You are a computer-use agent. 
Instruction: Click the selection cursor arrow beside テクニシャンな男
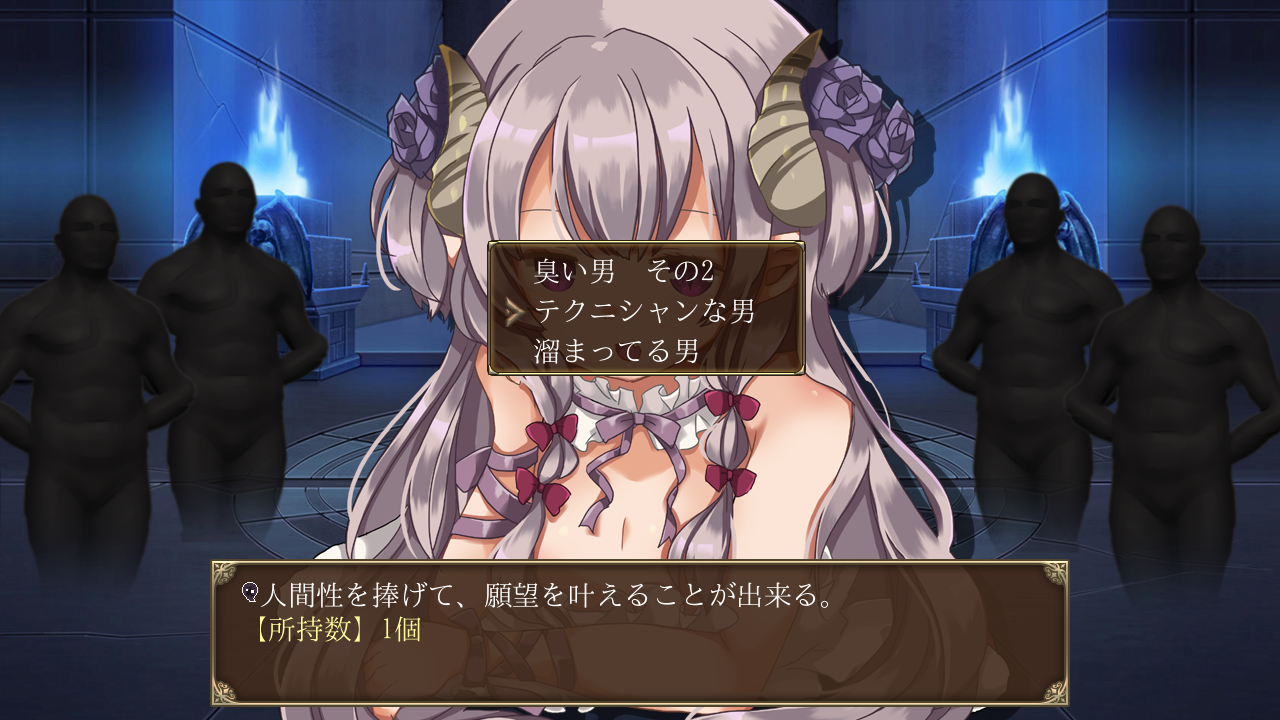[515, 311]
